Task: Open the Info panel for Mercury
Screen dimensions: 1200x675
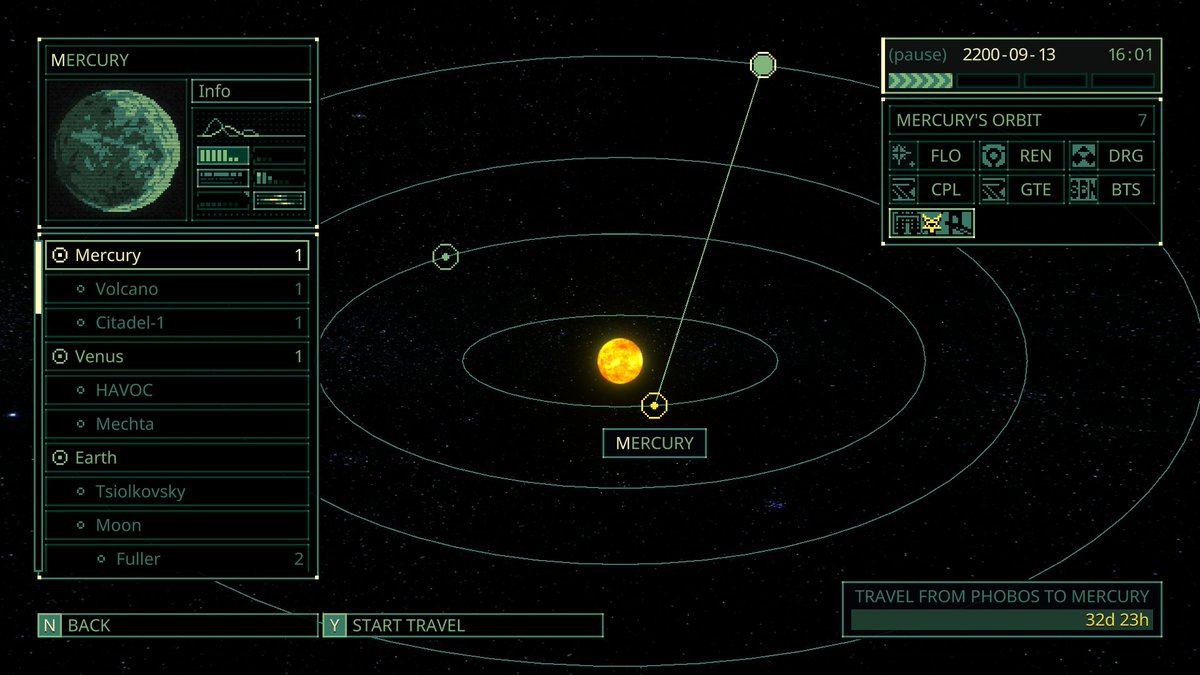Action: 250,91
